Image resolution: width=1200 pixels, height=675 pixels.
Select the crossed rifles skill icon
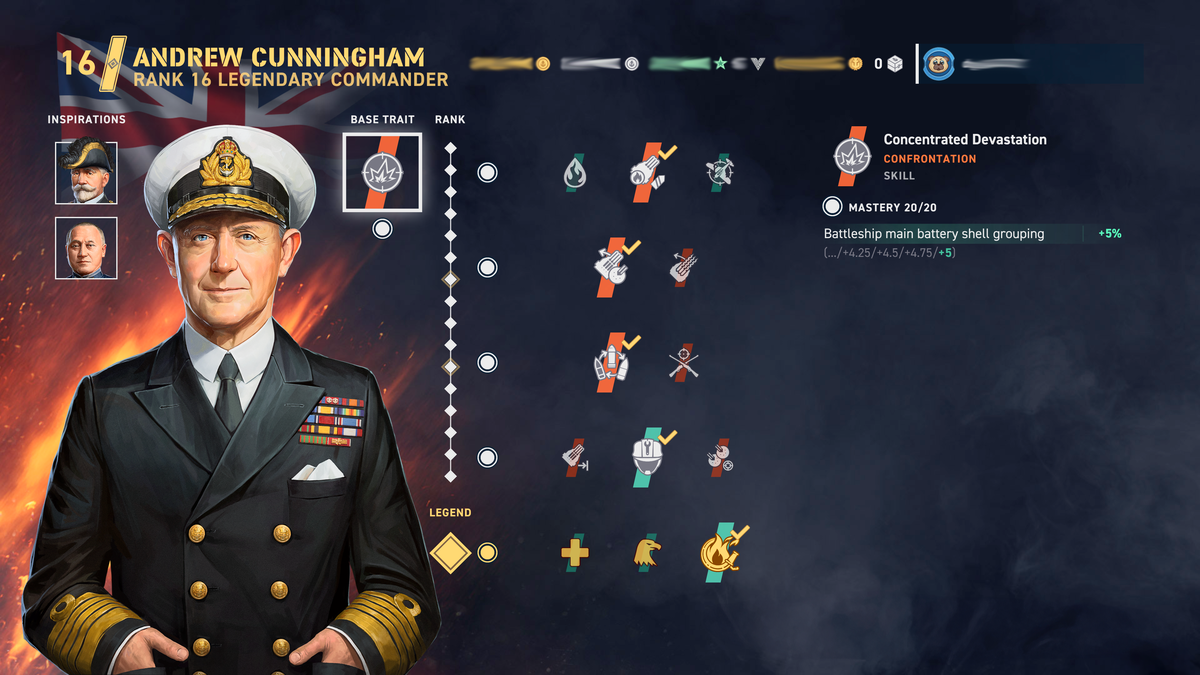pyautogui.click(x=684, y=362)
